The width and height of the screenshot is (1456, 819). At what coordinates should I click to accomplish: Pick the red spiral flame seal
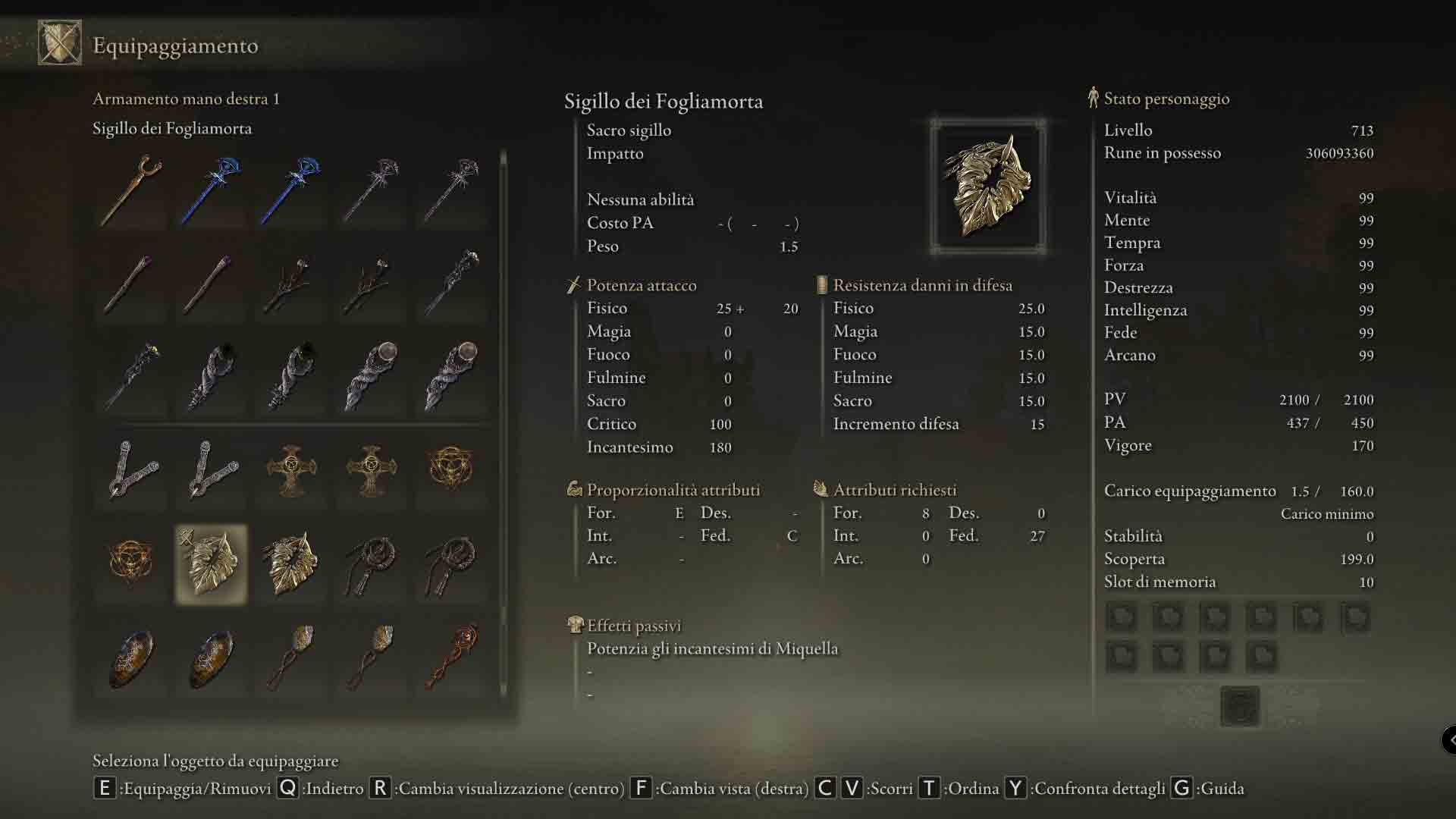[x=452, y=657]
